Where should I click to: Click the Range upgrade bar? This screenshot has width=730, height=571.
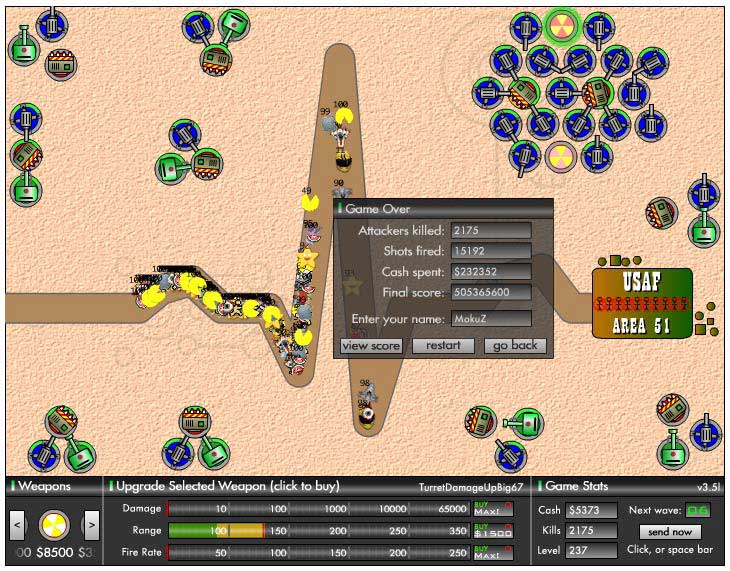tap(318, 530)
